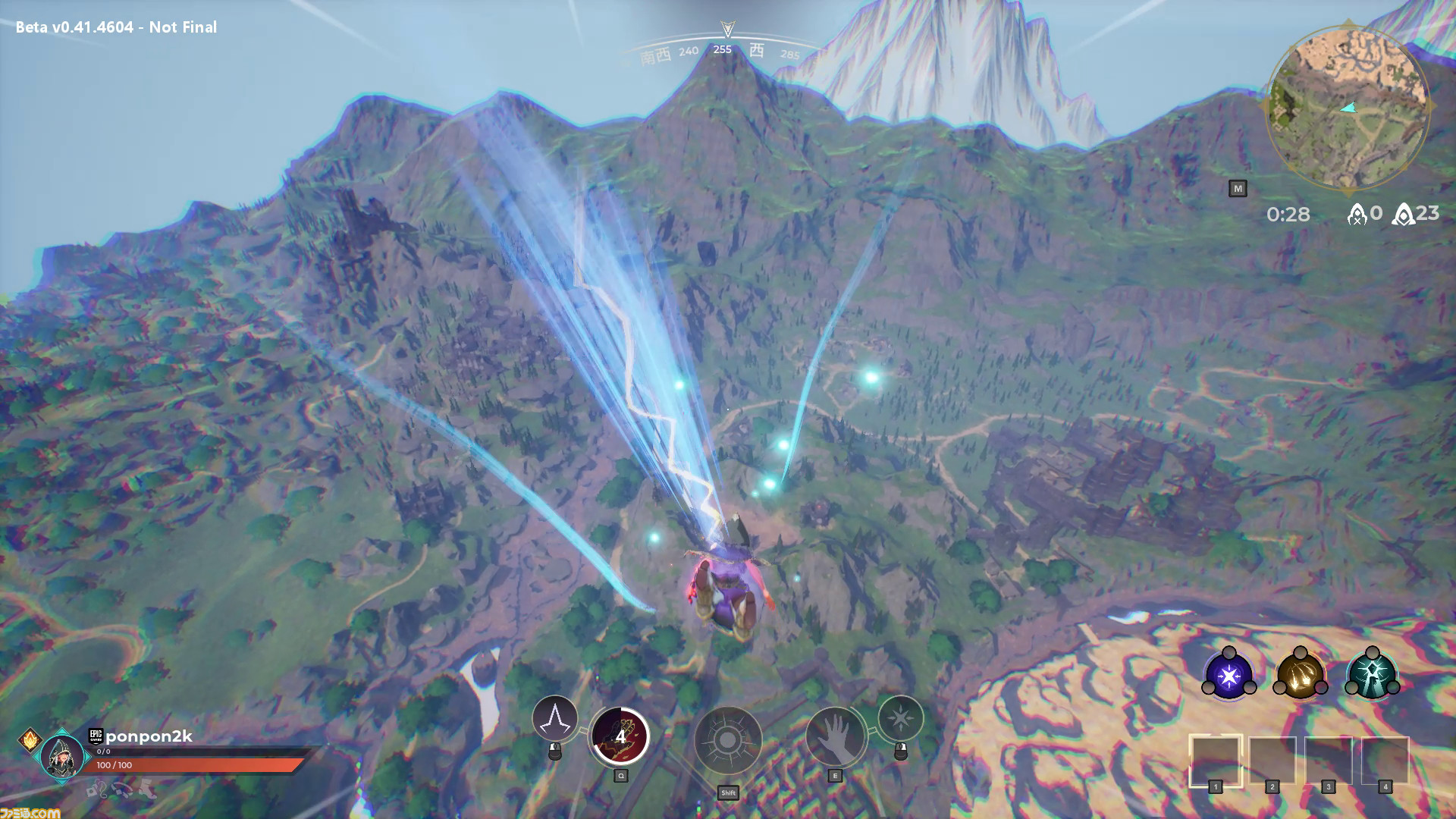Open the circular minimap
This screenshot has height=819, width=1456.
point(1346,106)
